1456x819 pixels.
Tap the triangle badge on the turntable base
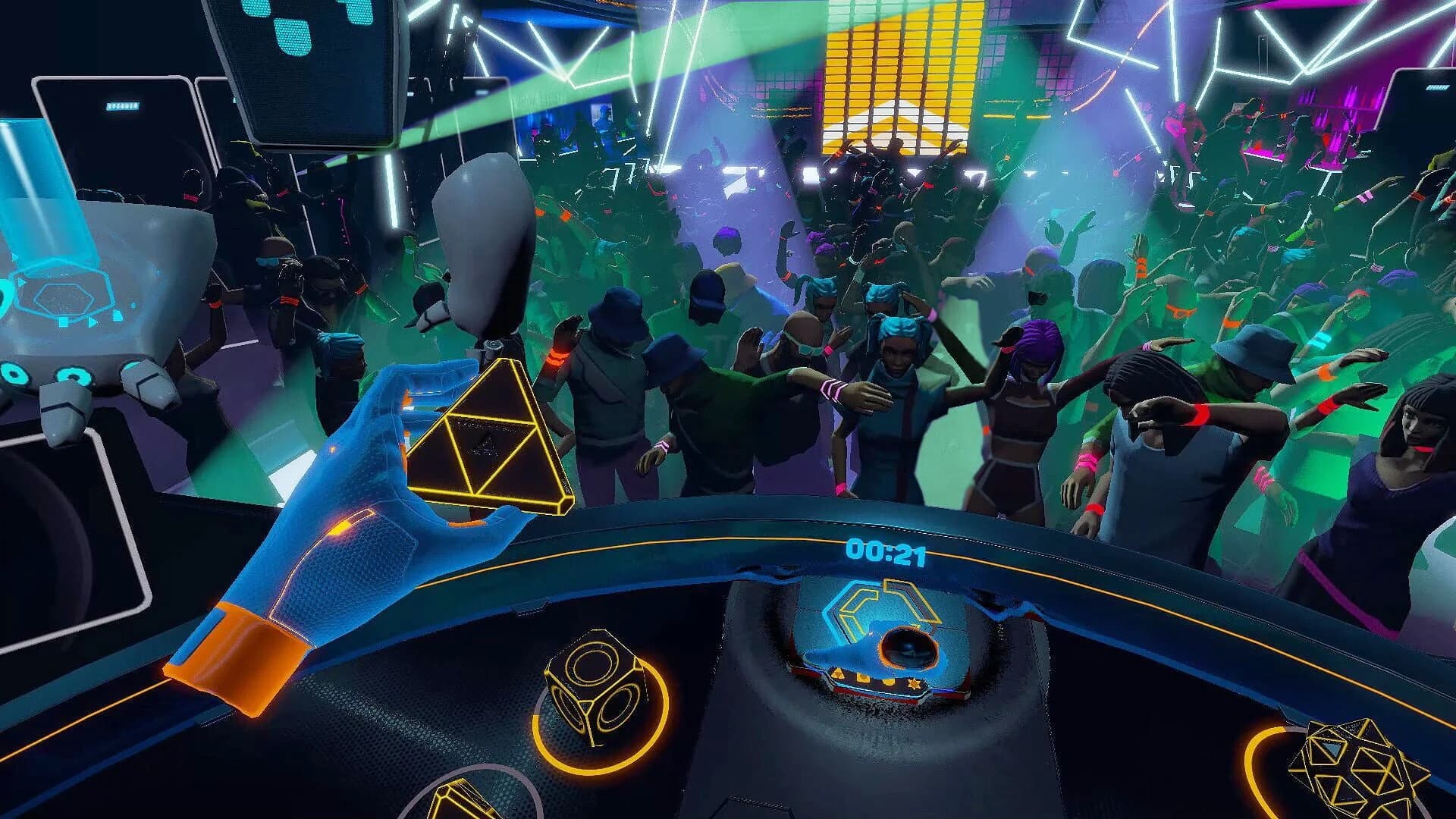coord(837,673)
